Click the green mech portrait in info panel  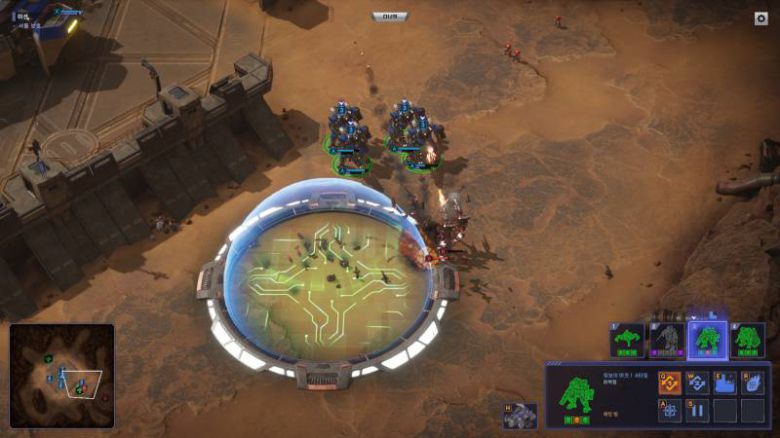click(576, 396)
